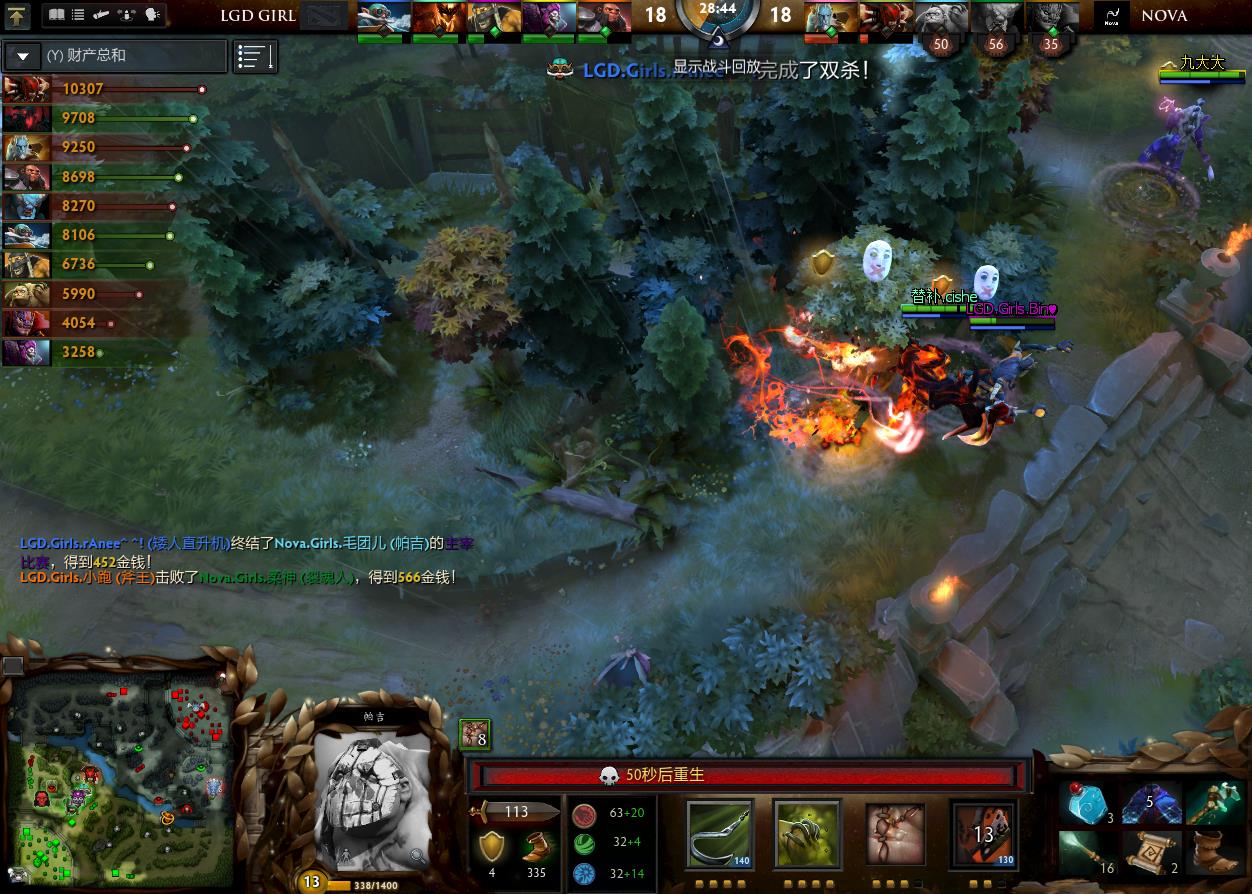Click the Flesh Heap buff icon showing 8
1252x894 pixels.
coord(474,734)
